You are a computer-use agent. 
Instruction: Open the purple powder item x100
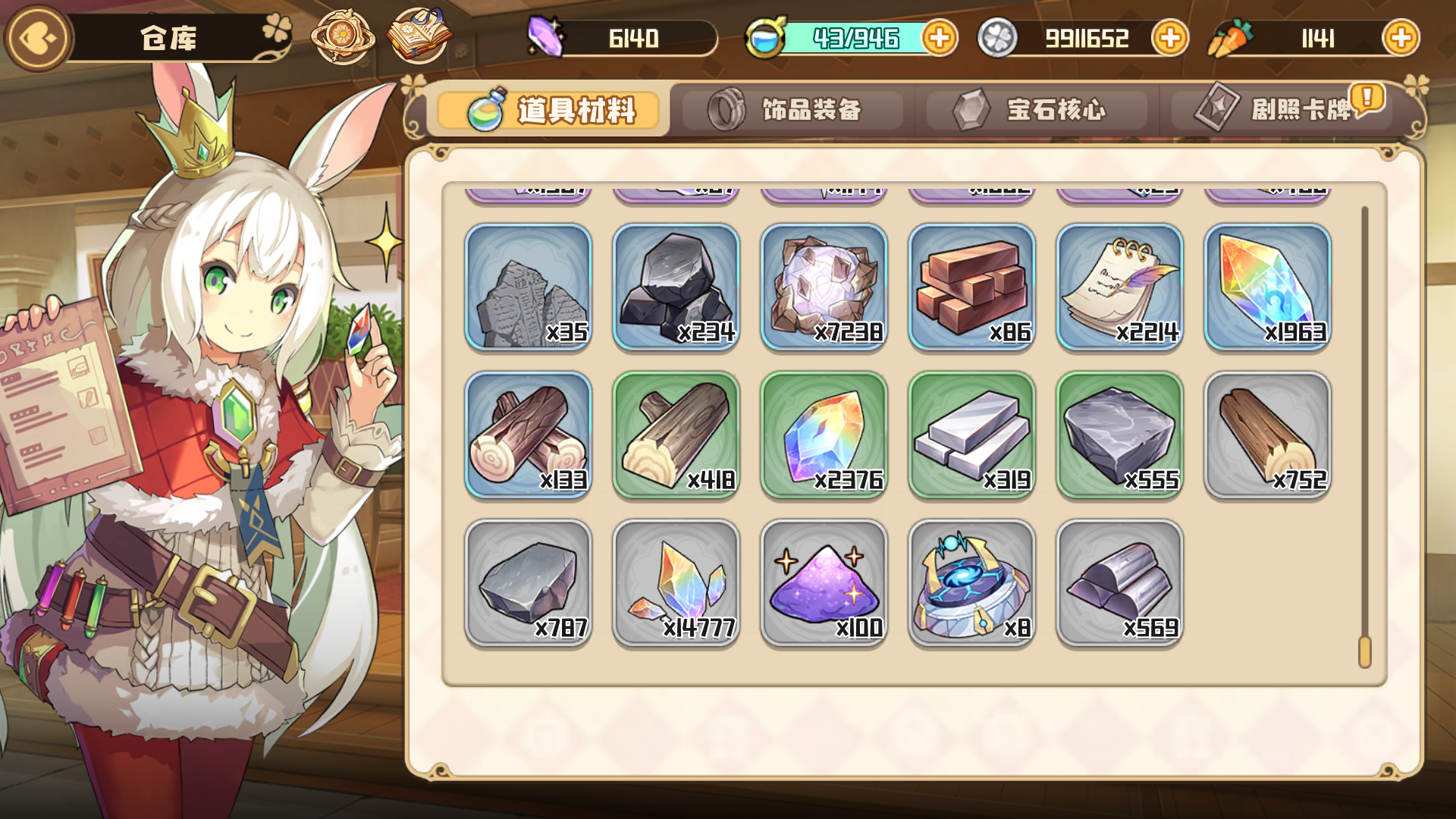(824, 582)
